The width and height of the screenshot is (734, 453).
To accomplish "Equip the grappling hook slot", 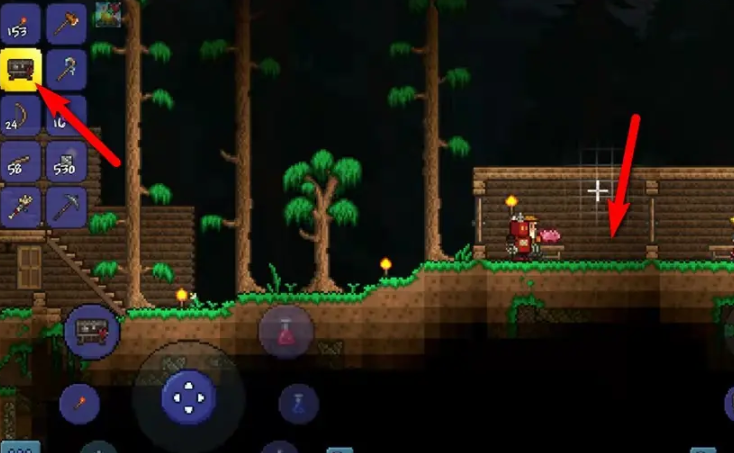I will pos(67,69).
